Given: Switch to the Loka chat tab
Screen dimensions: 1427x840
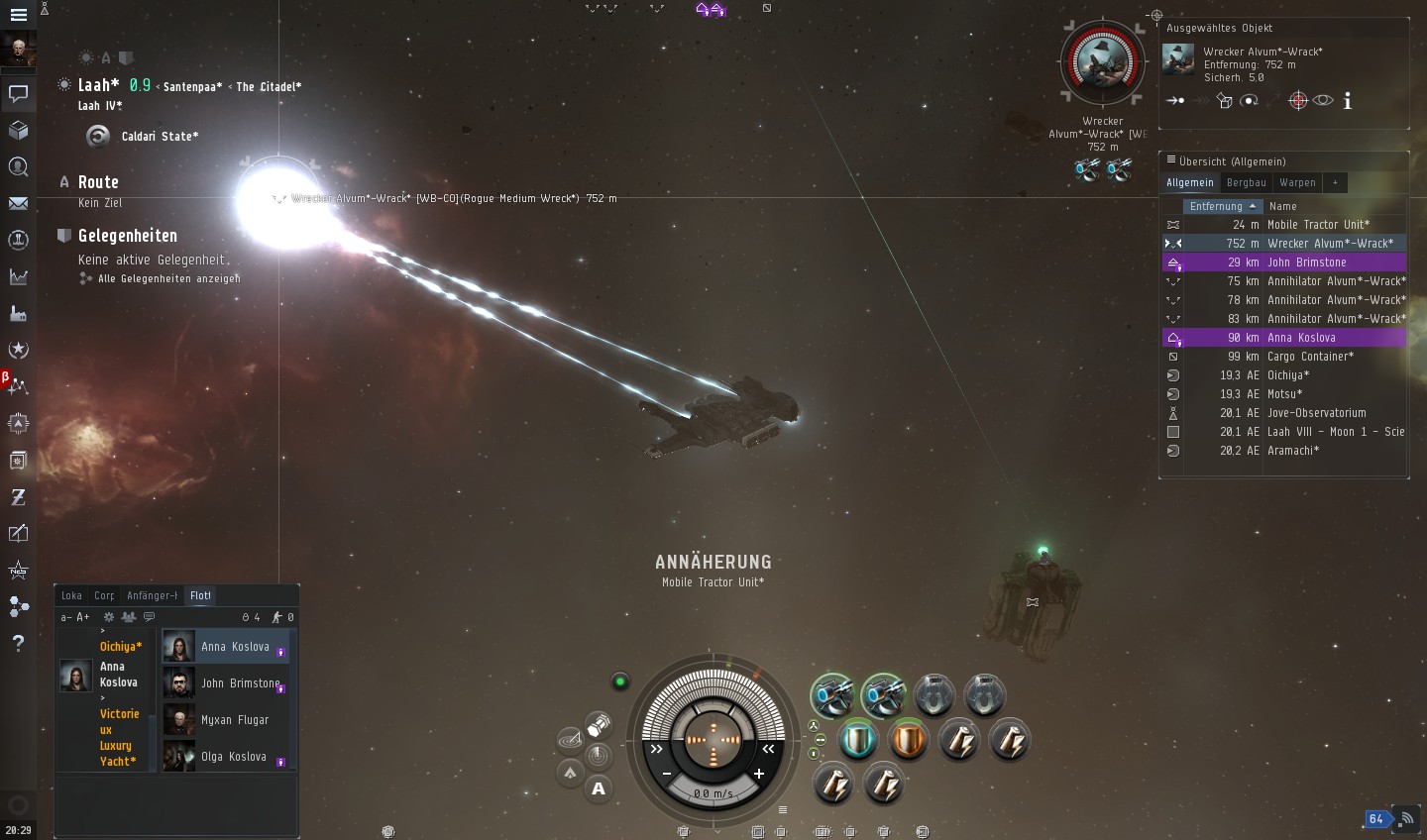Looking at the screenshot, I should click(71, 595).
